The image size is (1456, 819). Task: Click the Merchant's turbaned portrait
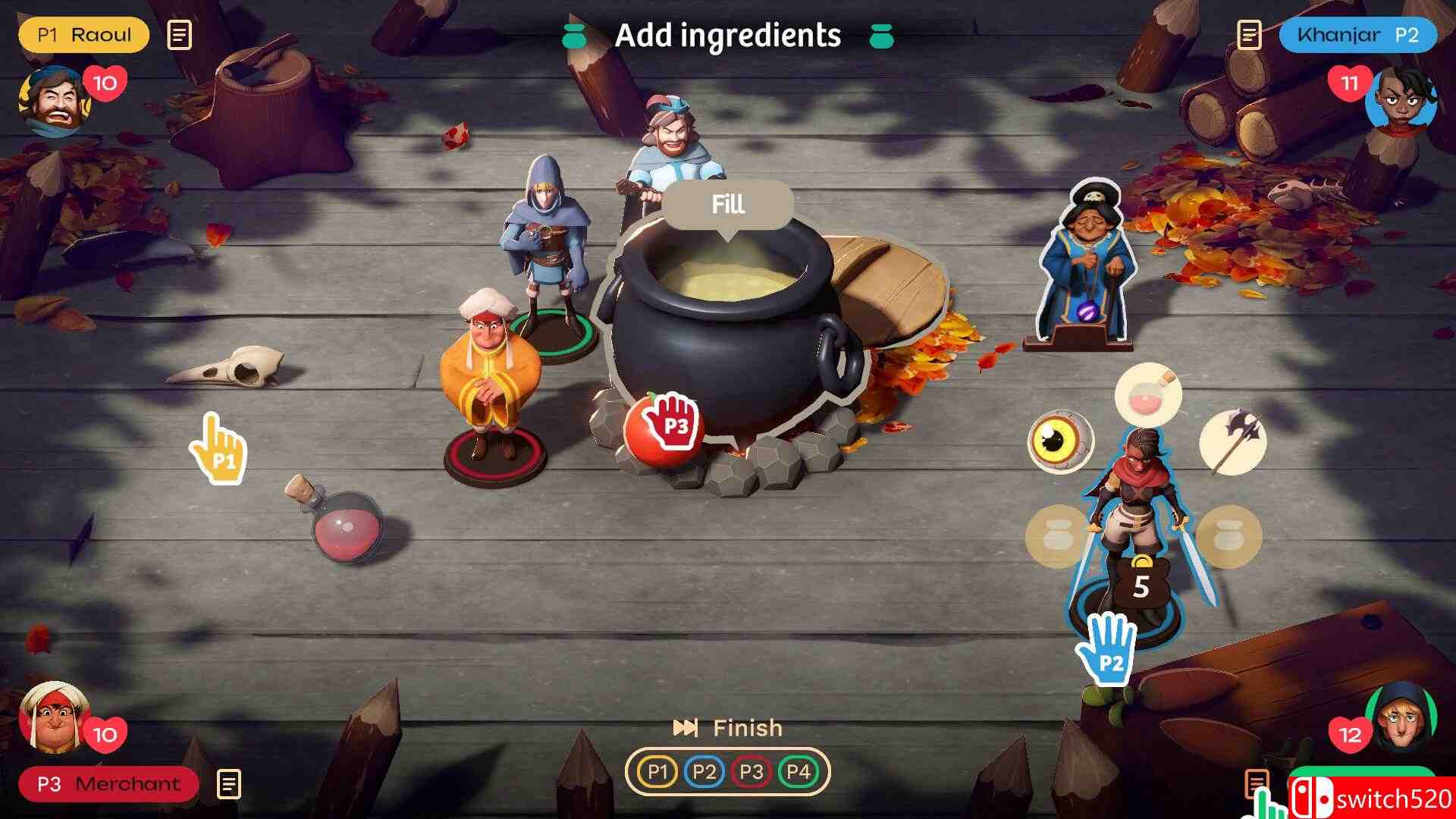[53, 718]
